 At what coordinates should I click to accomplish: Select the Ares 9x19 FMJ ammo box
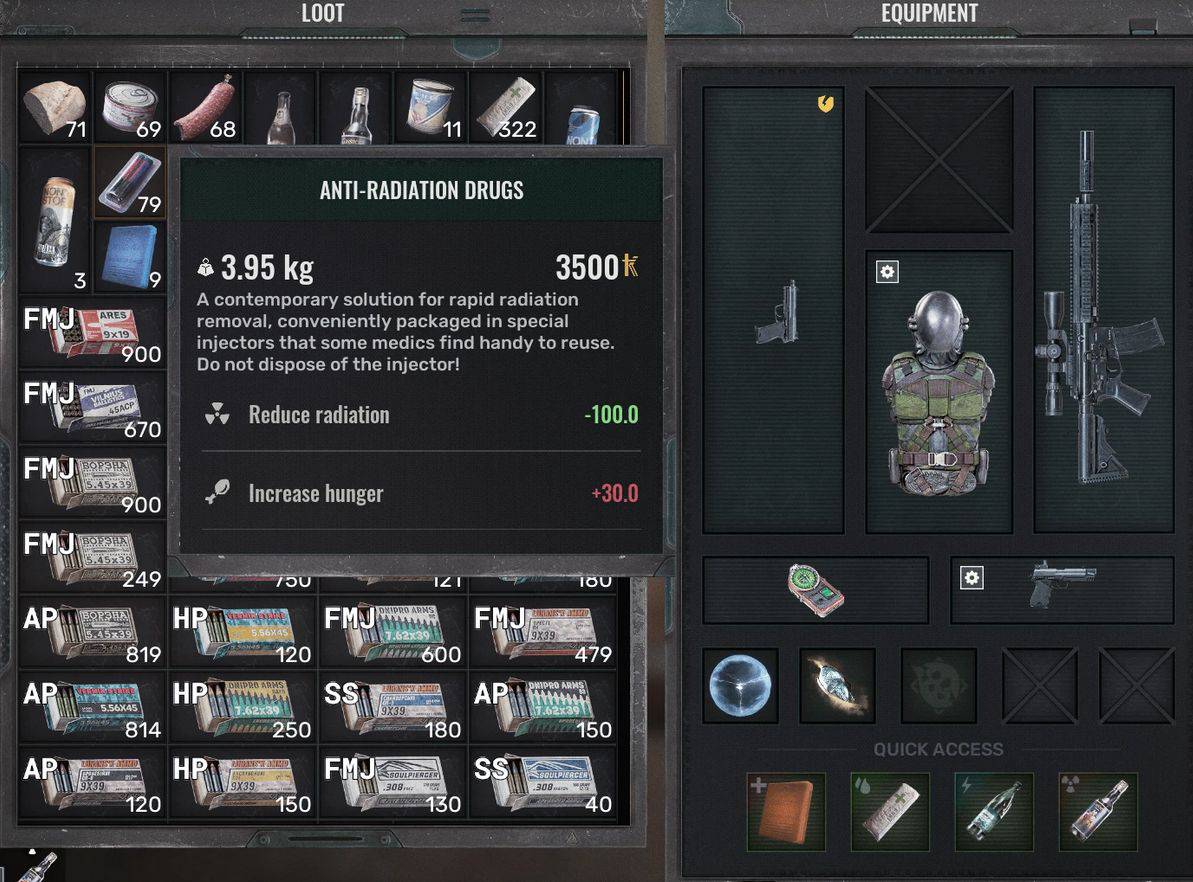93,334
